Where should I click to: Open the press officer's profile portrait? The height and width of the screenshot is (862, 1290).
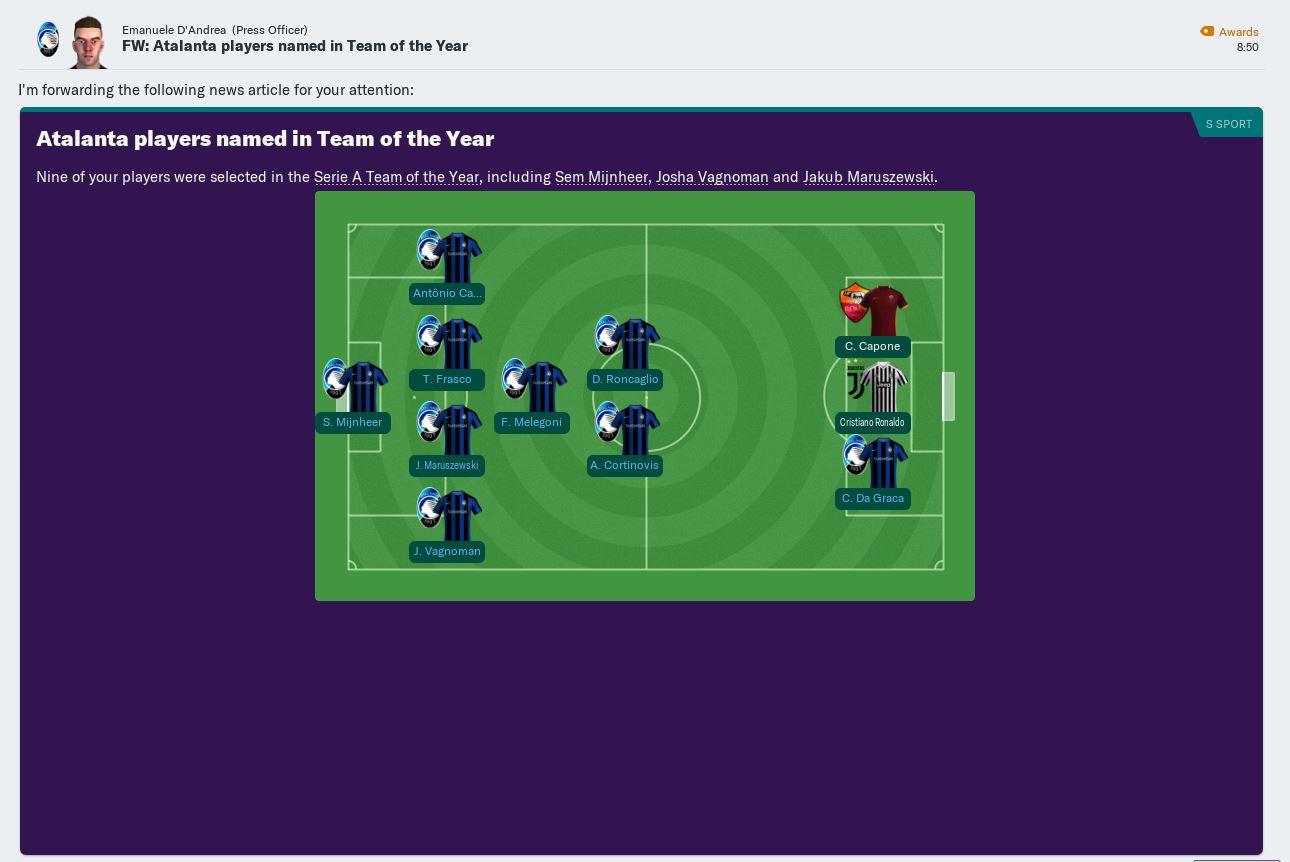[x=88, y=42]
